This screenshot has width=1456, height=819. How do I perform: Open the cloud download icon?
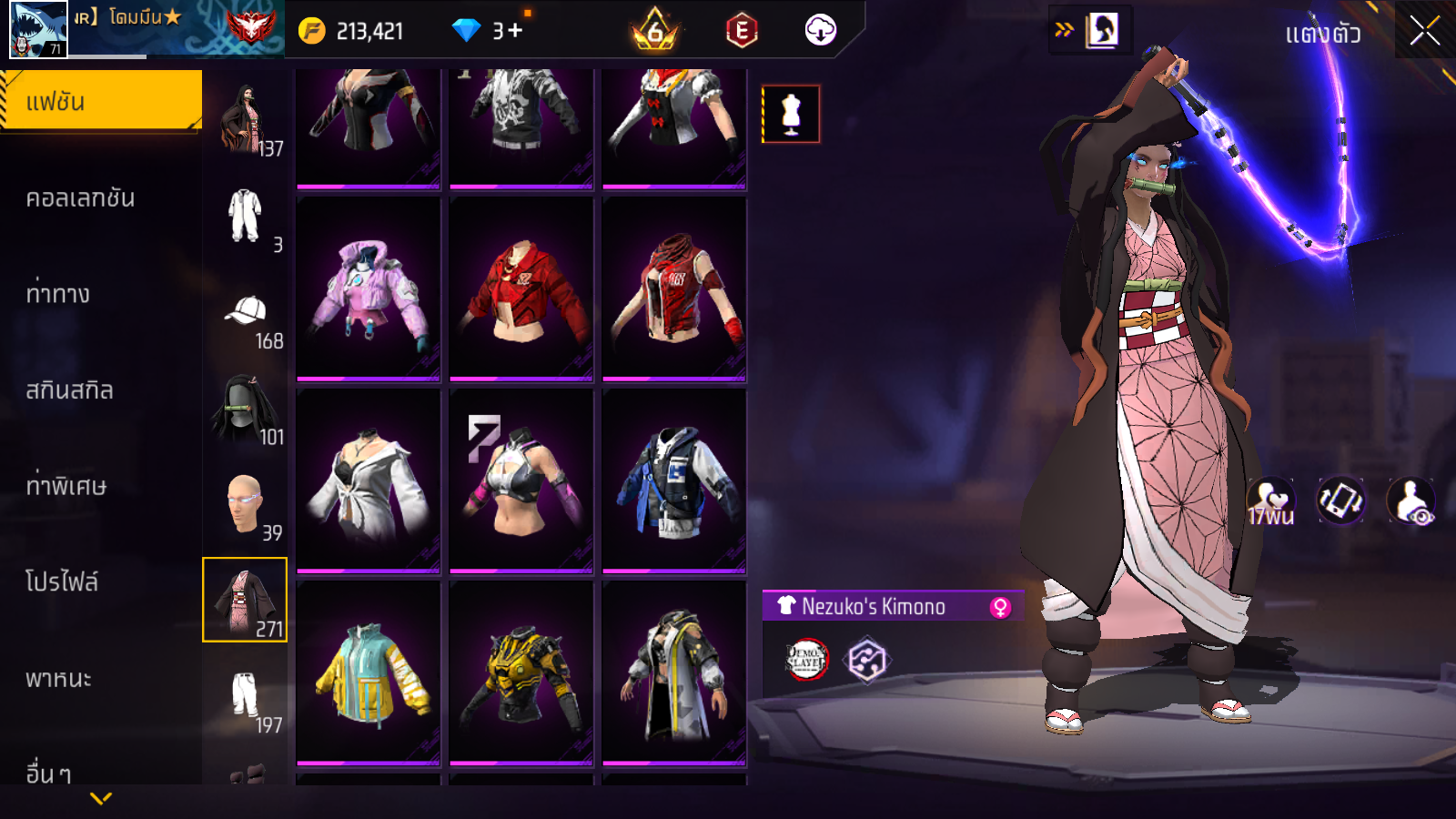[x=820, y=31]
